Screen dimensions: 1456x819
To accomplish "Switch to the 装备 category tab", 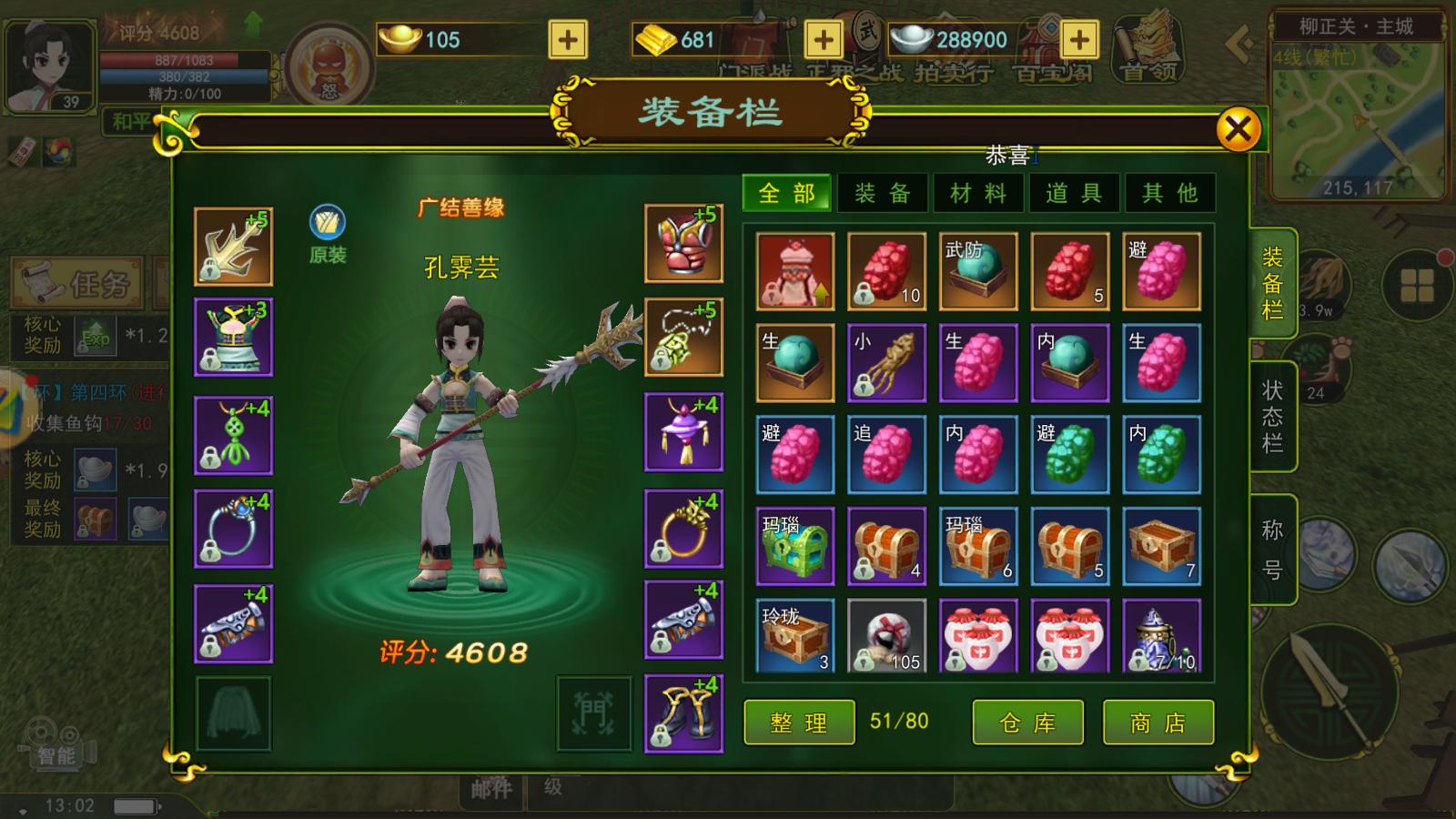I will click(882, 193).
